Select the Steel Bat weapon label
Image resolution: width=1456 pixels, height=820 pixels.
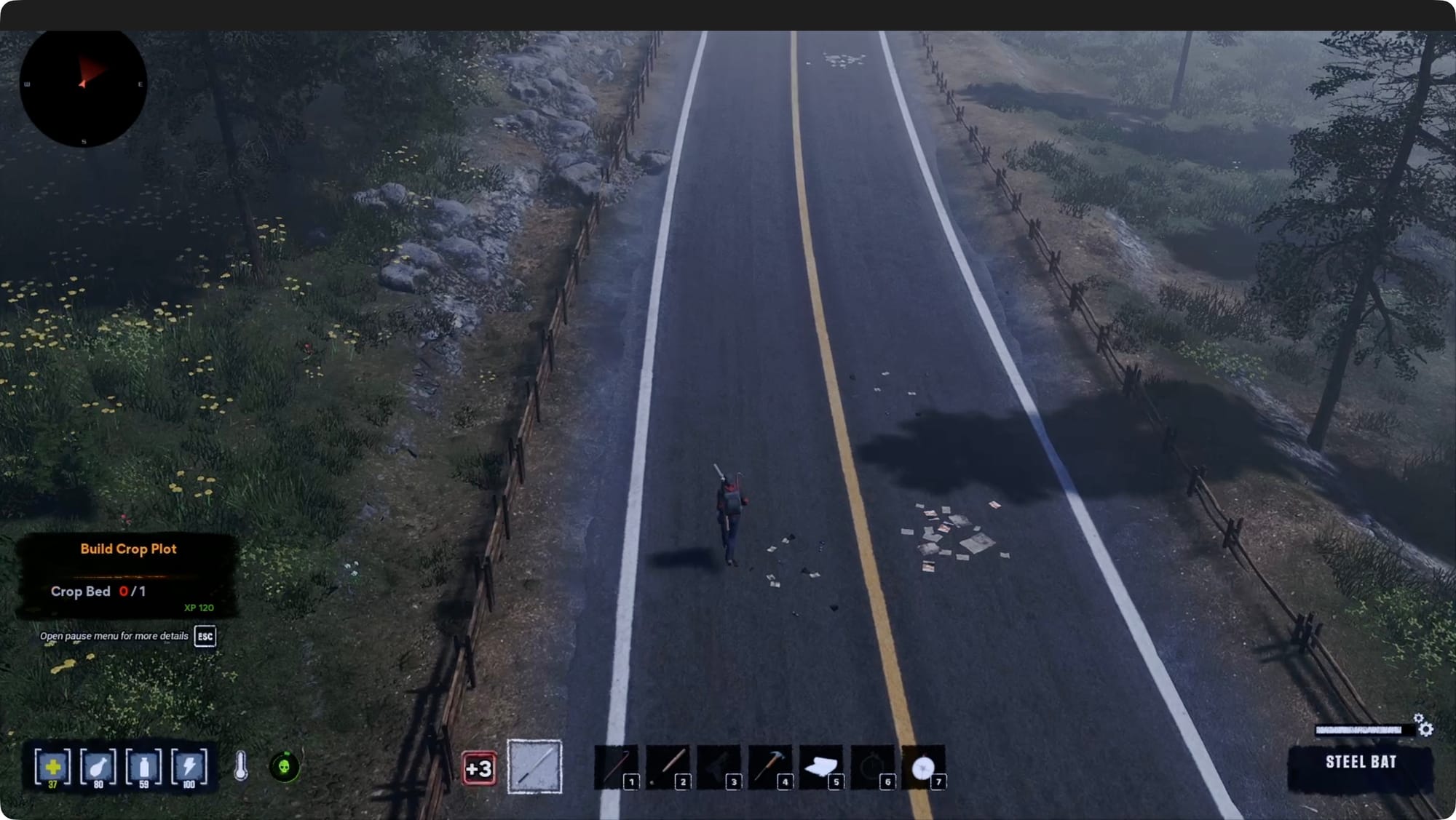(1360, 763)
